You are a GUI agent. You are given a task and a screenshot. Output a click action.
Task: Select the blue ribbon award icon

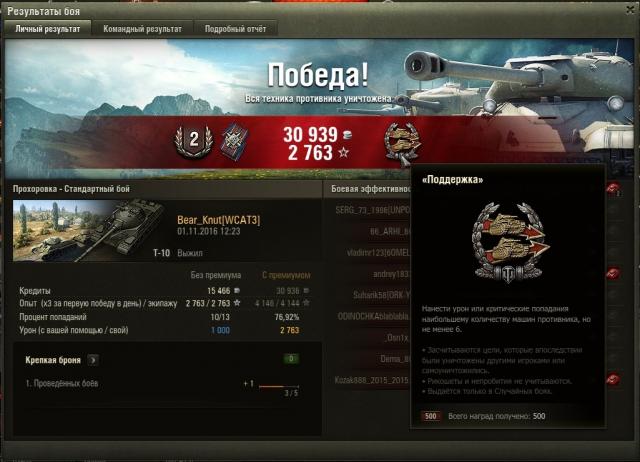[x=232, y=139]
